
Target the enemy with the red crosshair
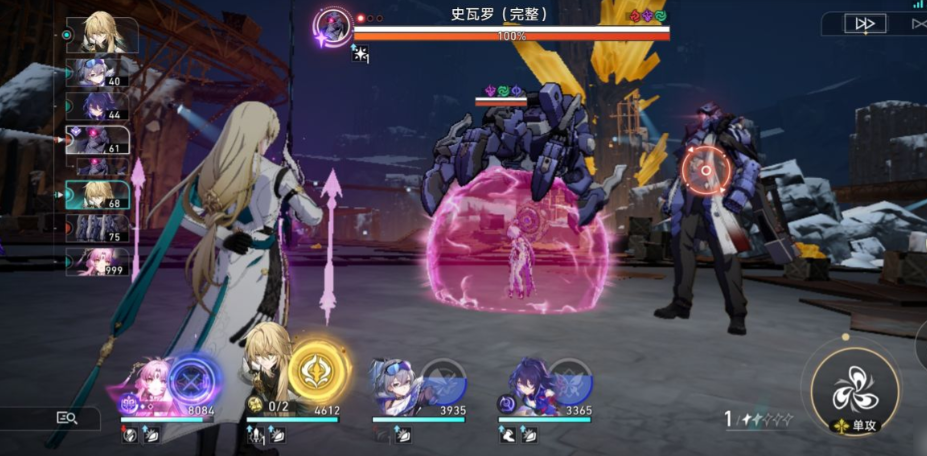coord(705,171)
